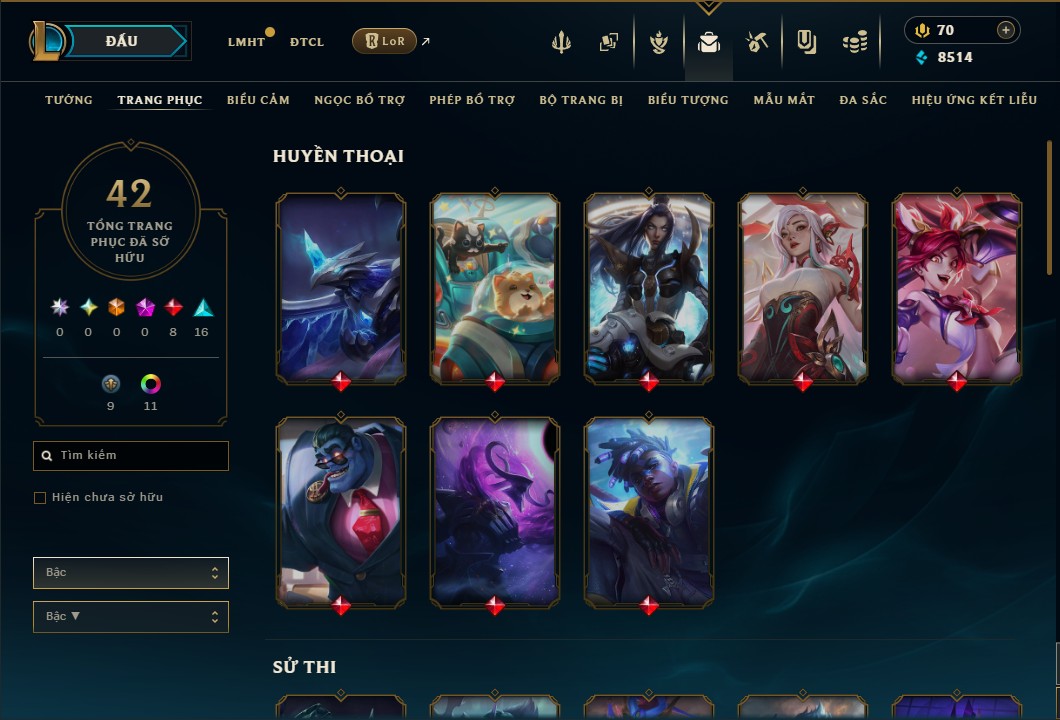Open the LoR external link
Screen dimensions: 1060x720
[385, 41]
